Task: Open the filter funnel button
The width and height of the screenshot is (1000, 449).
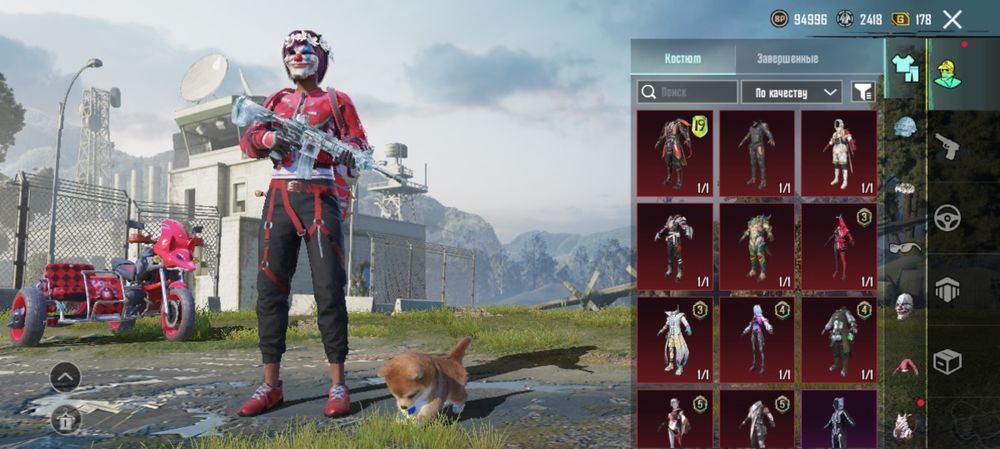Action: coord(860,92)
